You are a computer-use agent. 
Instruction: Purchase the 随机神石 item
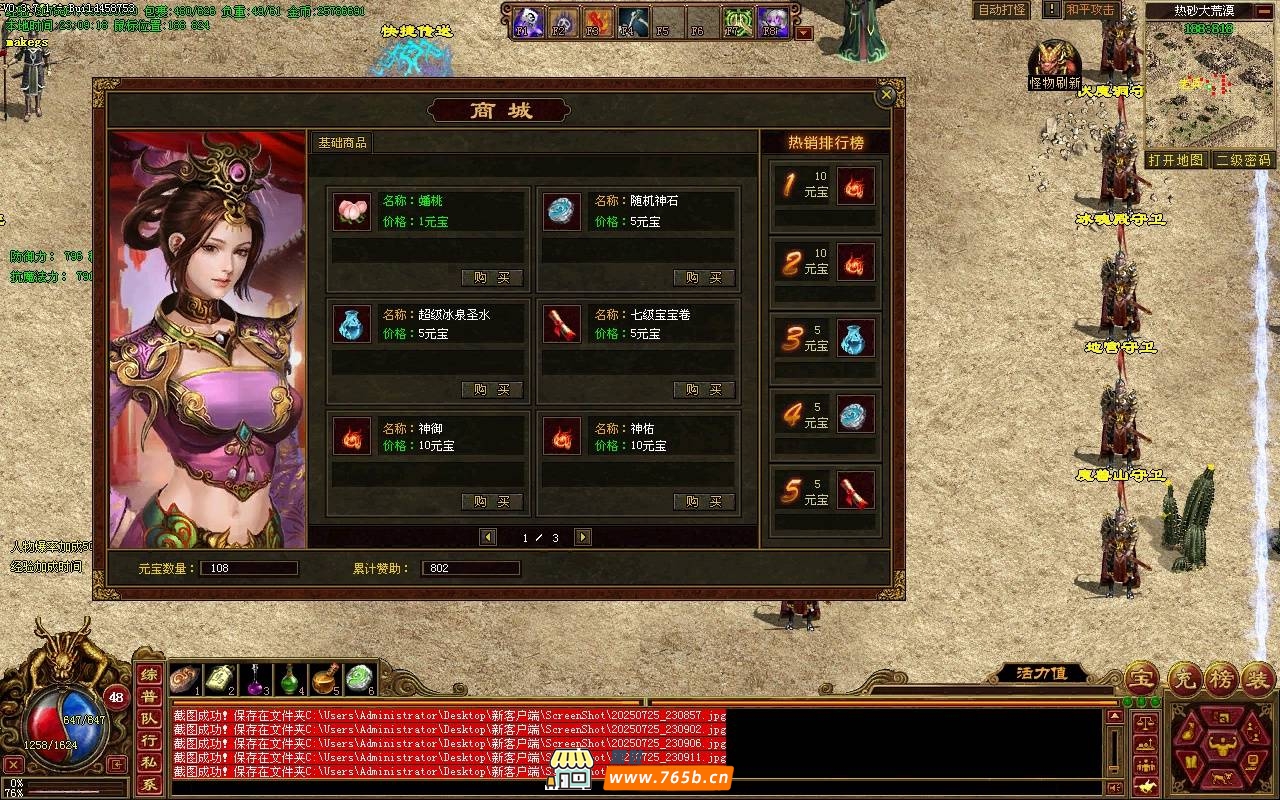pos(704,278)
